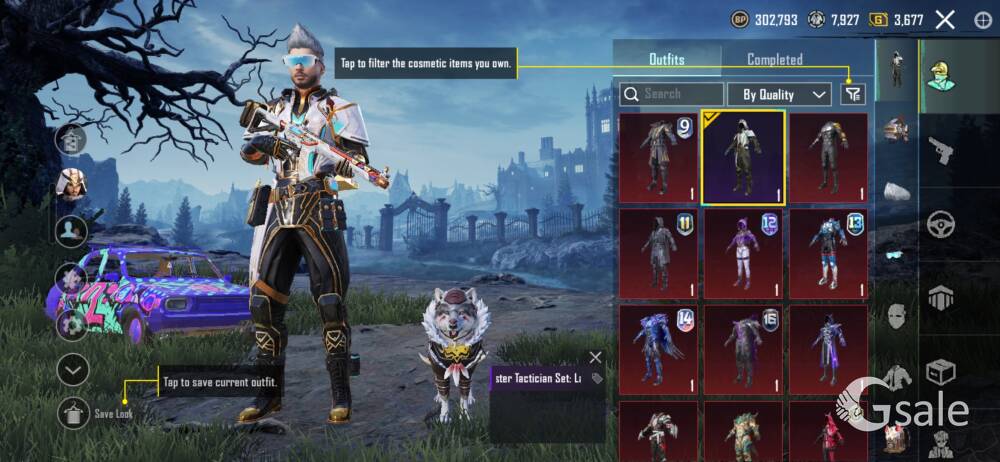Dismiss the Tactician Set info popup
The image size is (1000, 462).
point(596,357)
